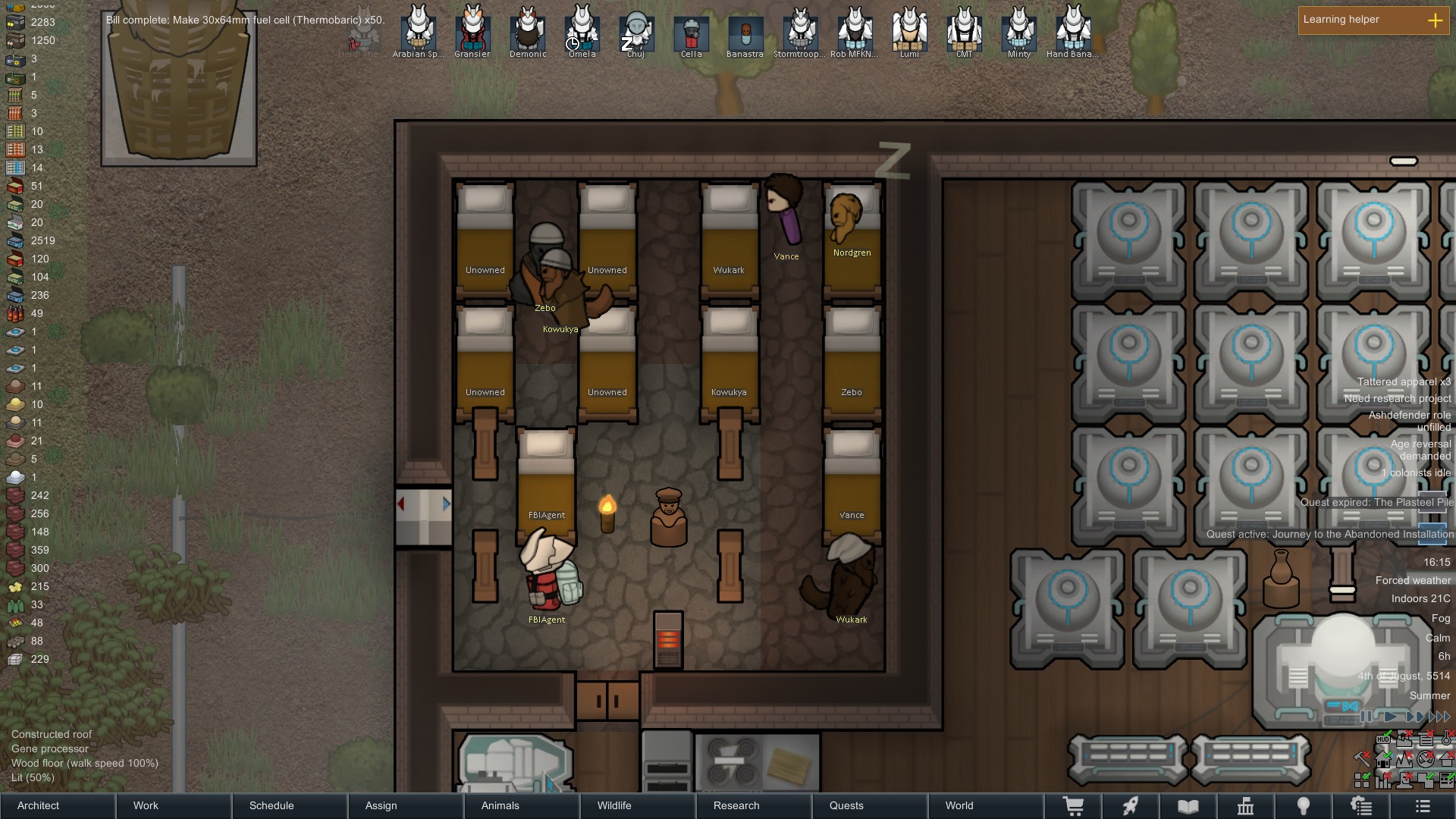Click the hammer damage overlay icon
The height and width of the screenshot is (819, 1456).
[x=1362, y=759]
